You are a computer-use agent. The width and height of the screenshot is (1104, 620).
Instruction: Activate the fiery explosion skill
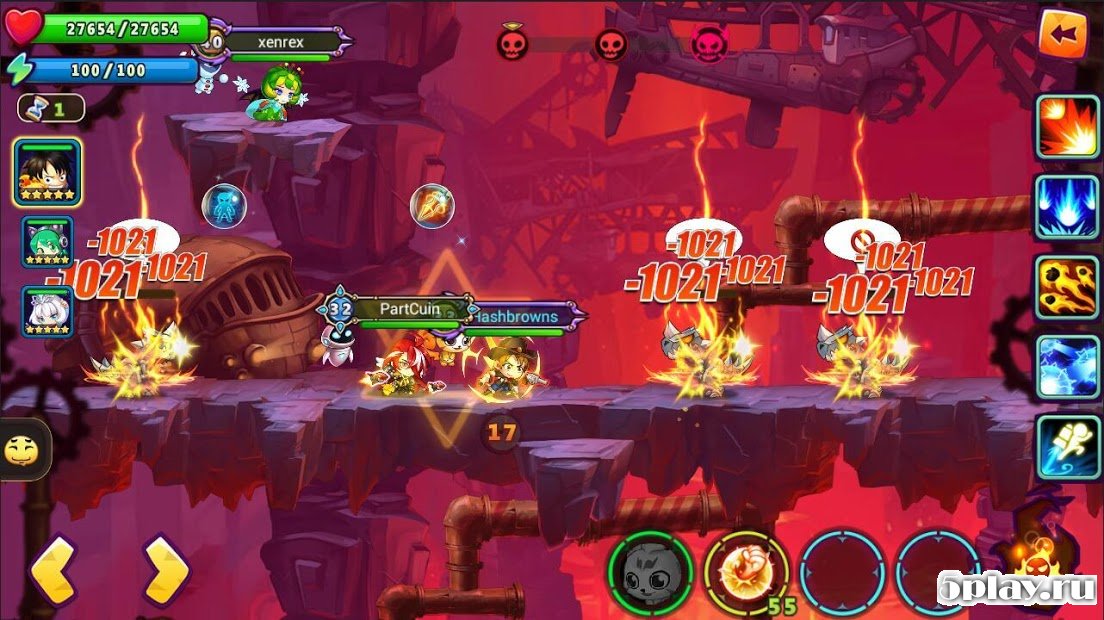coord(1067,127)
